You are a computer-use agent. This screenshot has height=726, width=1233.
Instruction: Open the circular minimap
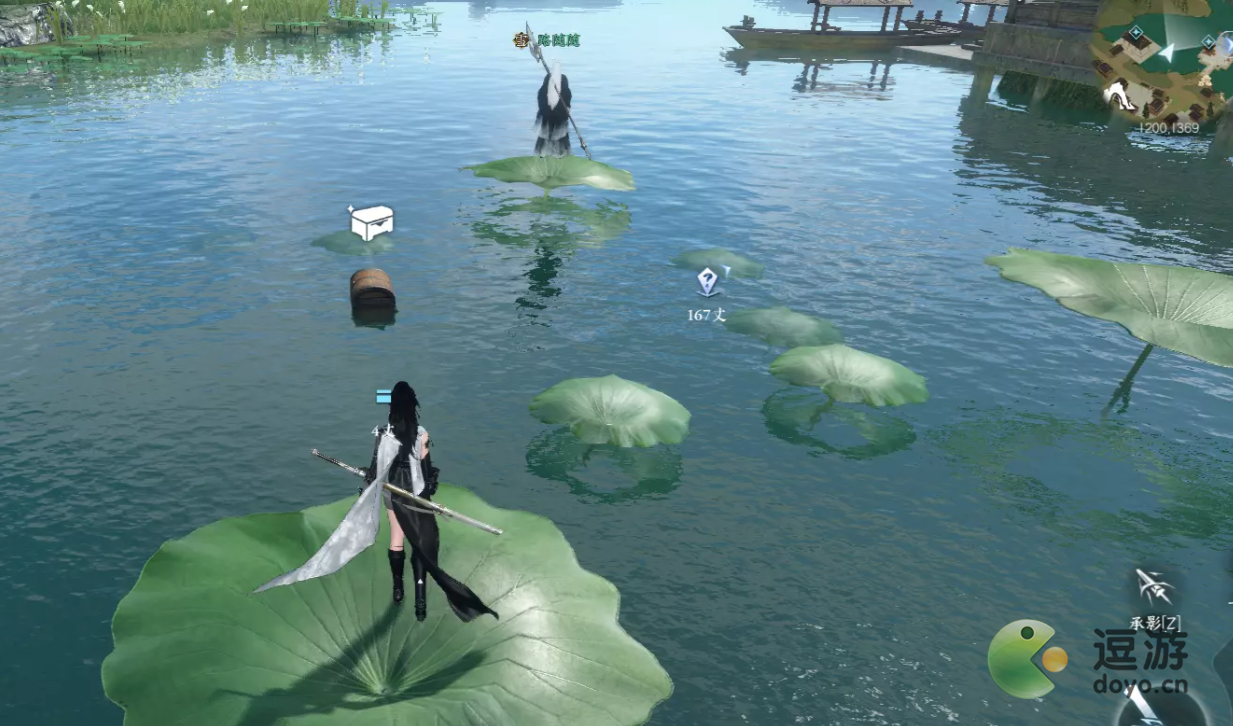1165,60
